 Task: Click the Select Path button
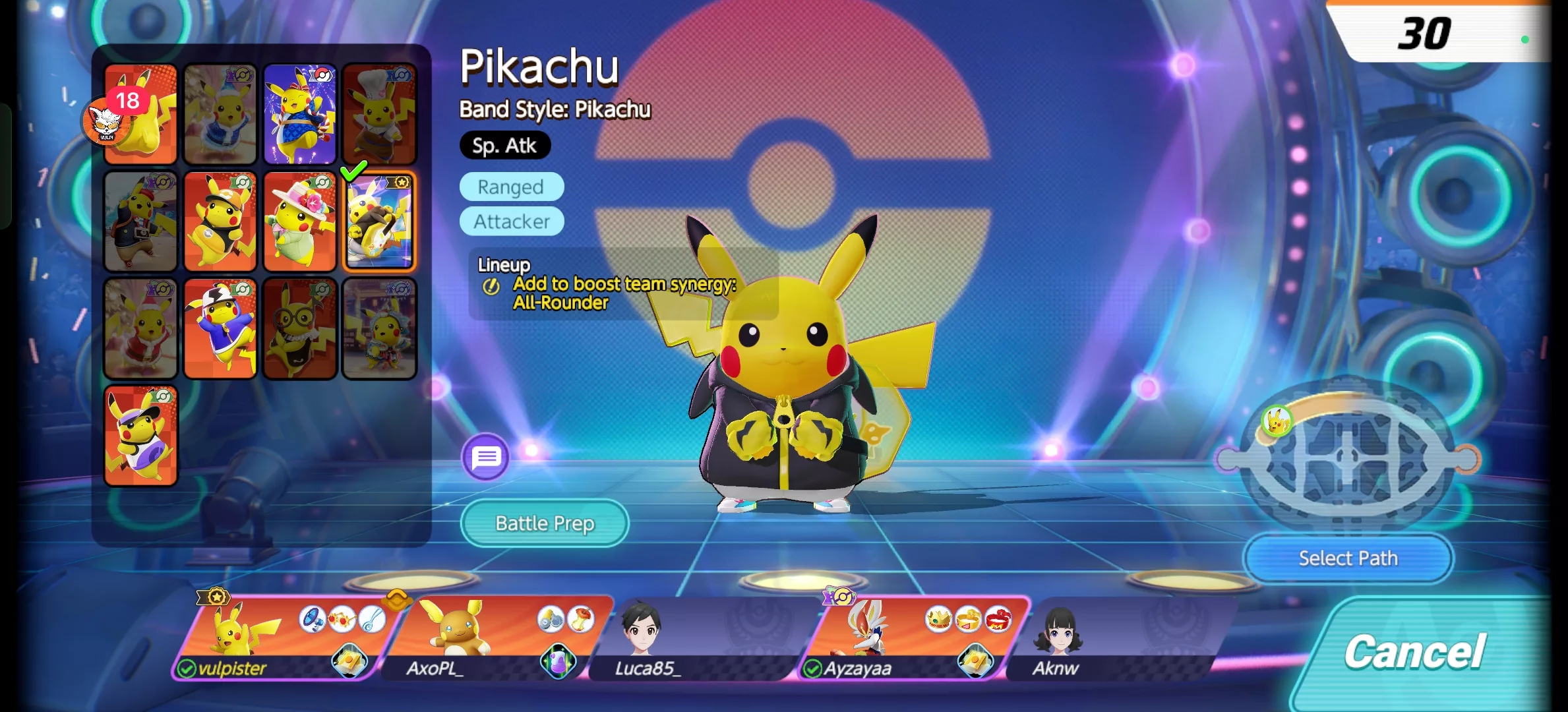(x=1348, y=558)
